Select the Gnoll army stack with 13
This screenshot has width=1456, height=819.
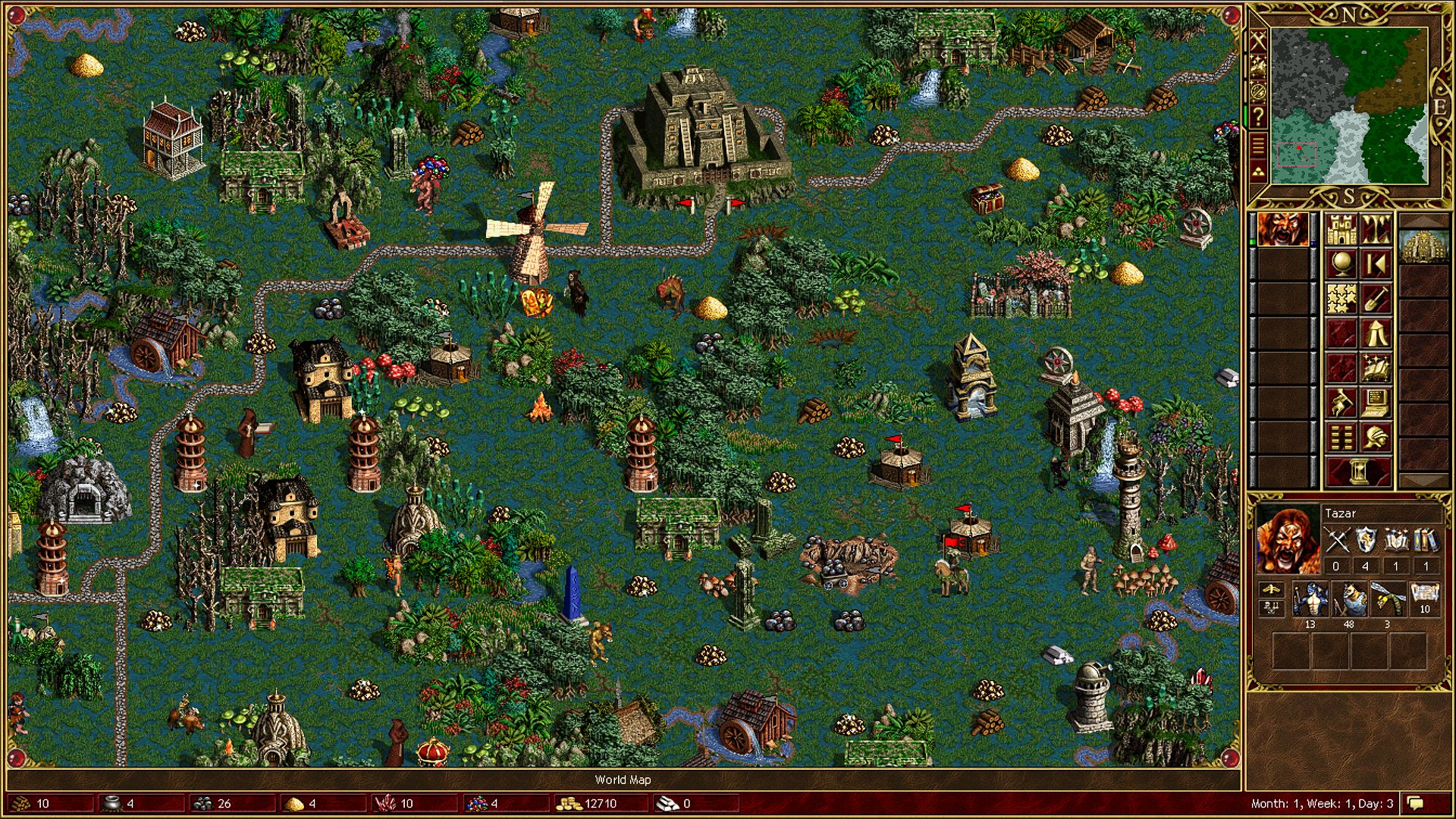[1310, 599]
